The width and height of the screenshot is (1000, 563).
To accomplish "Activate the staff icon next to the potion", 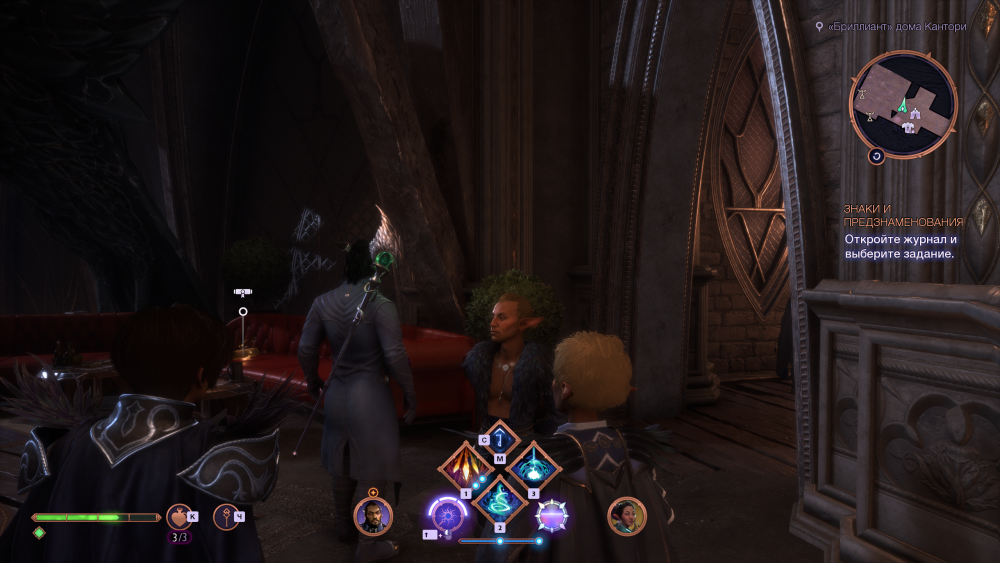I will point(226,516).
